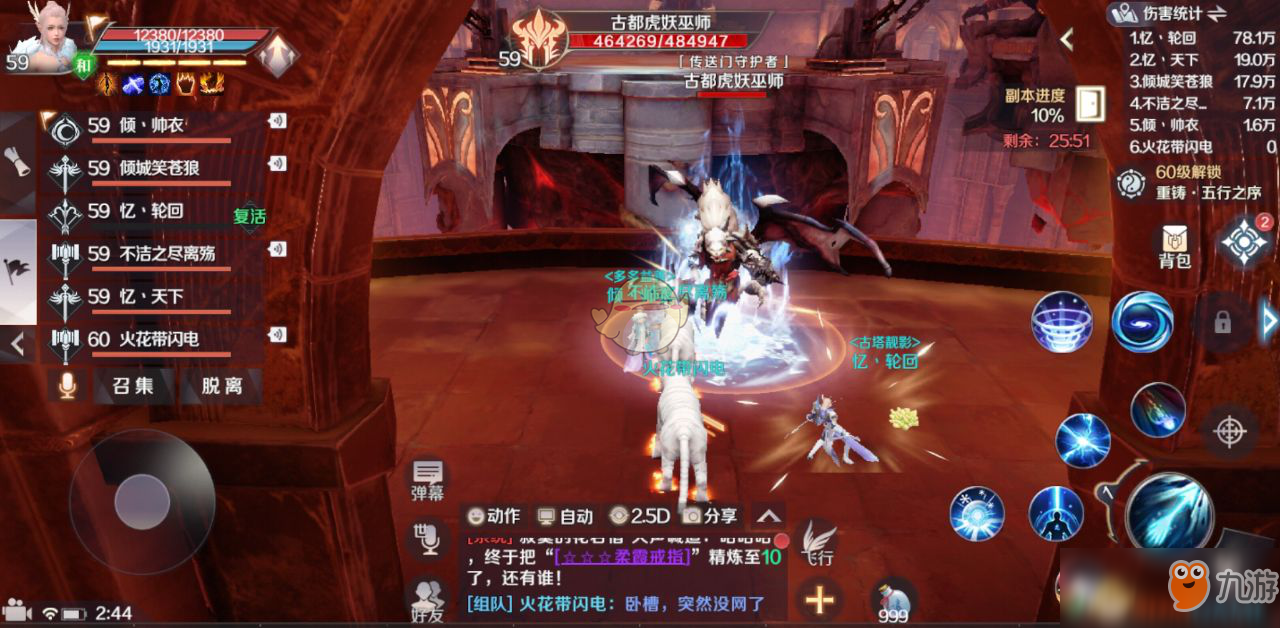Activate the main sword slash attack

tap(1169, 511)
